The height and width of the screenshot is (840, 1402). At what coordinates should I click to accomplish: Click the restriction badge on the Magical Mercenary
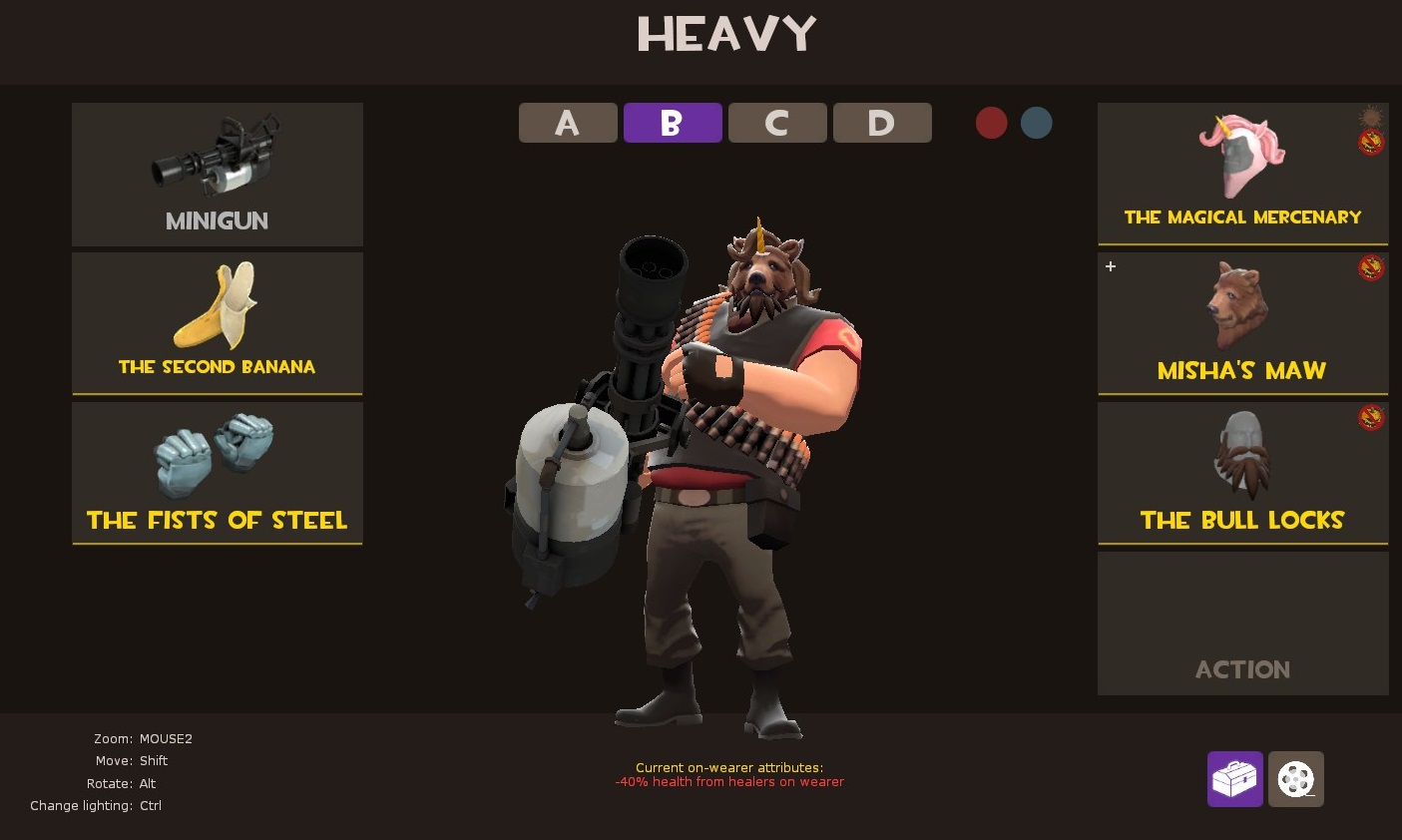[x=1371, y=143]
